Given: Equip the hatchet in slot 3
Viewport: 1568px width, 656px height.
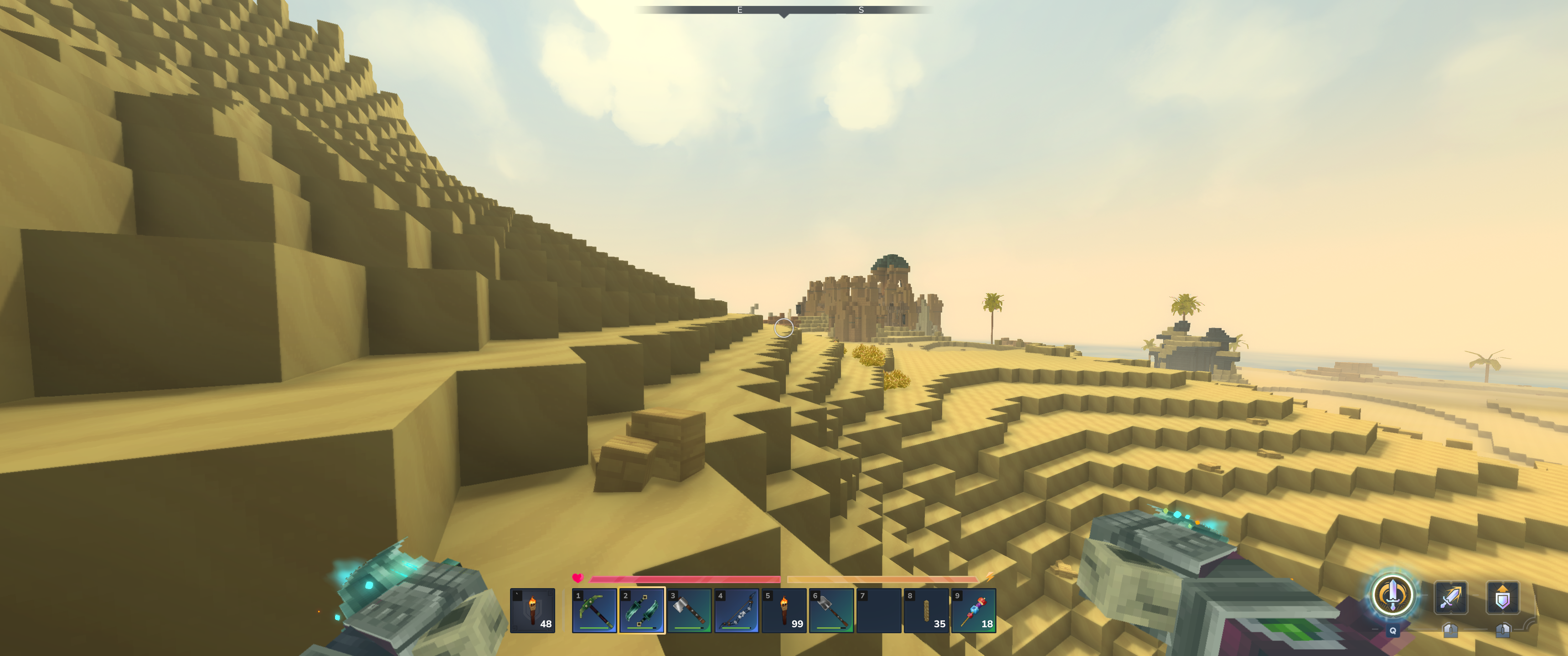Looking at the screenshot, I should (x=689, y=610).
